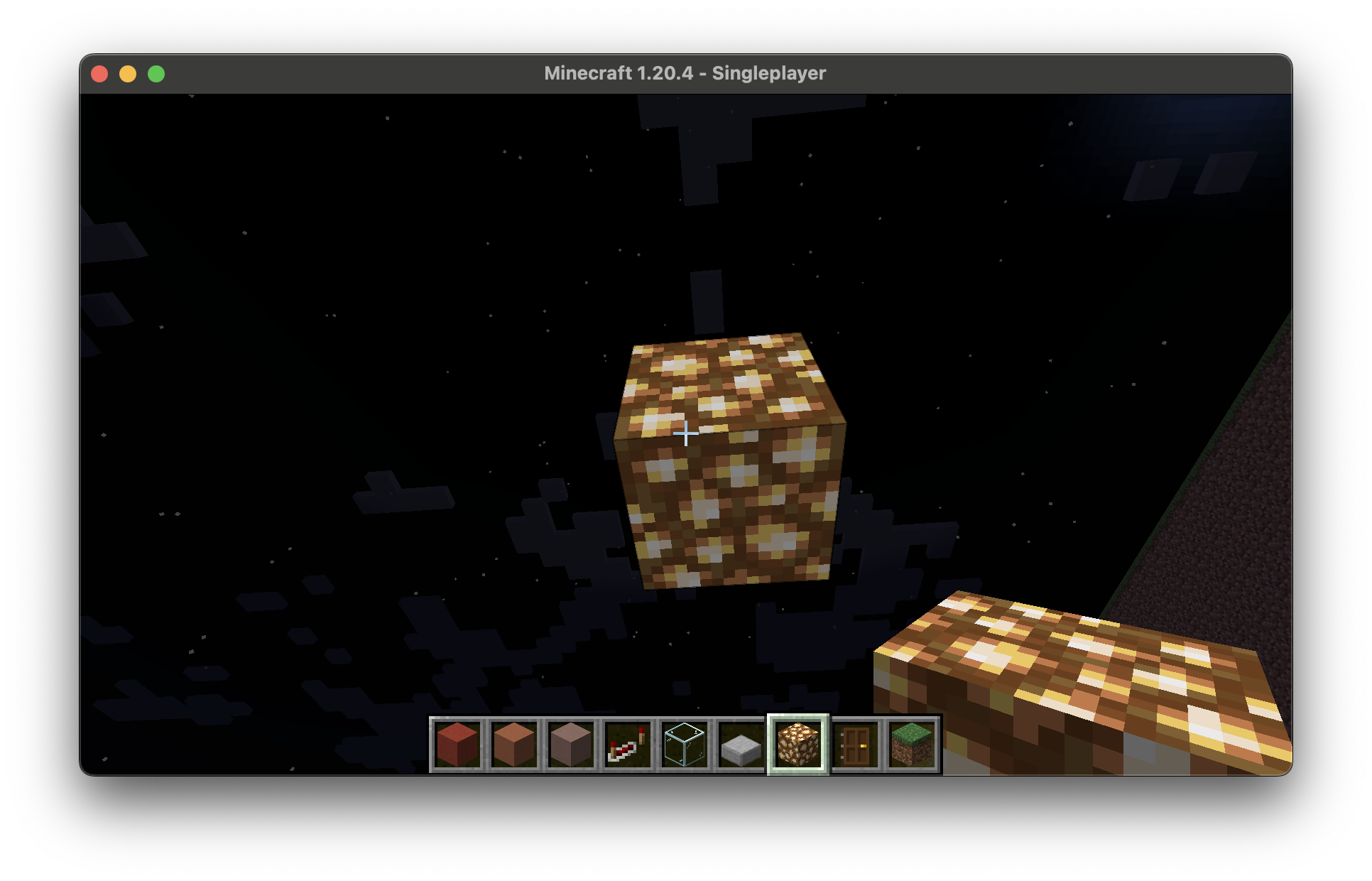Image resolution: width=1372 pixels, height=881 pixels.
Task: Select the redstone repeater hotbar slot
Action: click(x=628, y=745)
